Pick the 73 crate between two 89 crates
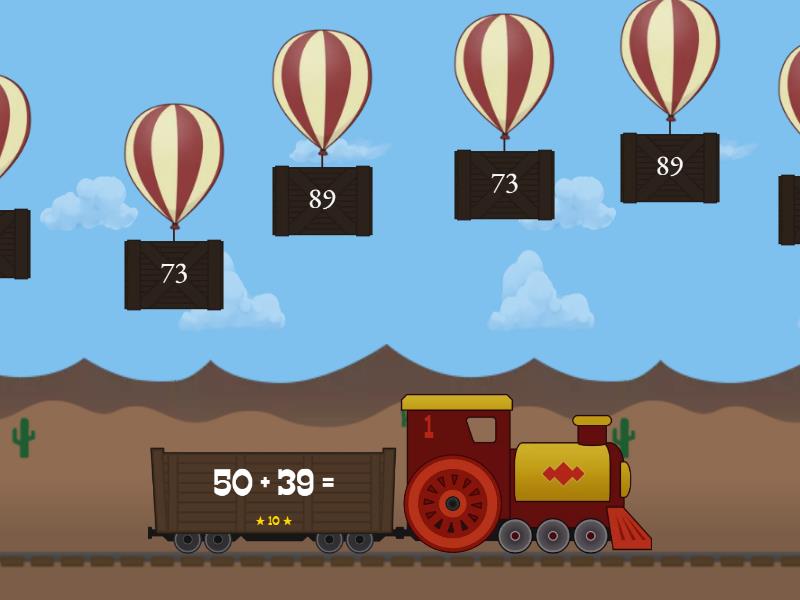The image size is (800, 600). coord(504,184)
